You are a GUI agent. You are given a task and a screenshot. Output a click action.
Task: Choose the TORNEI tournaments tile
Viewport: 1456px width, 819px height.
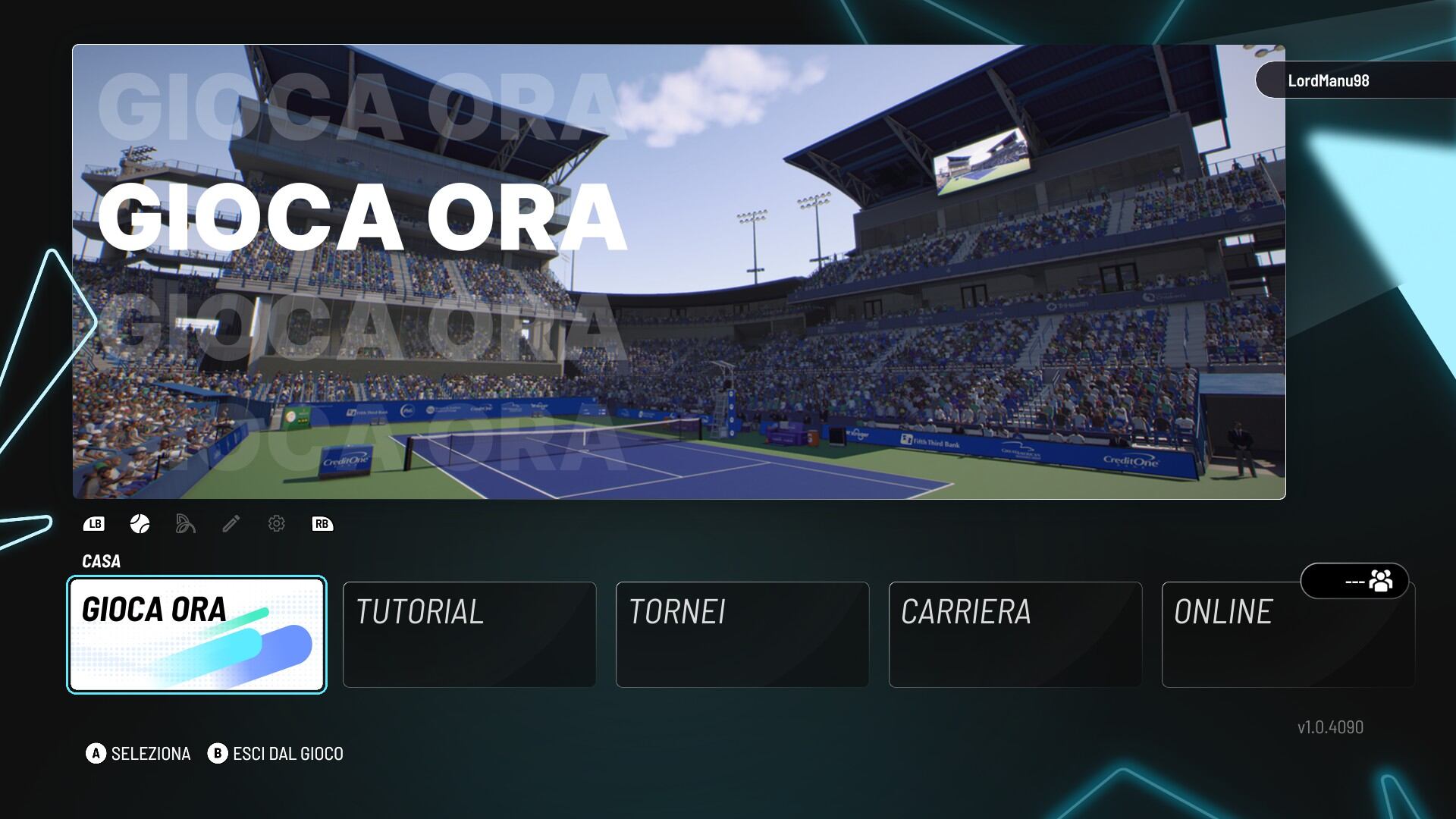coord(742,635)
